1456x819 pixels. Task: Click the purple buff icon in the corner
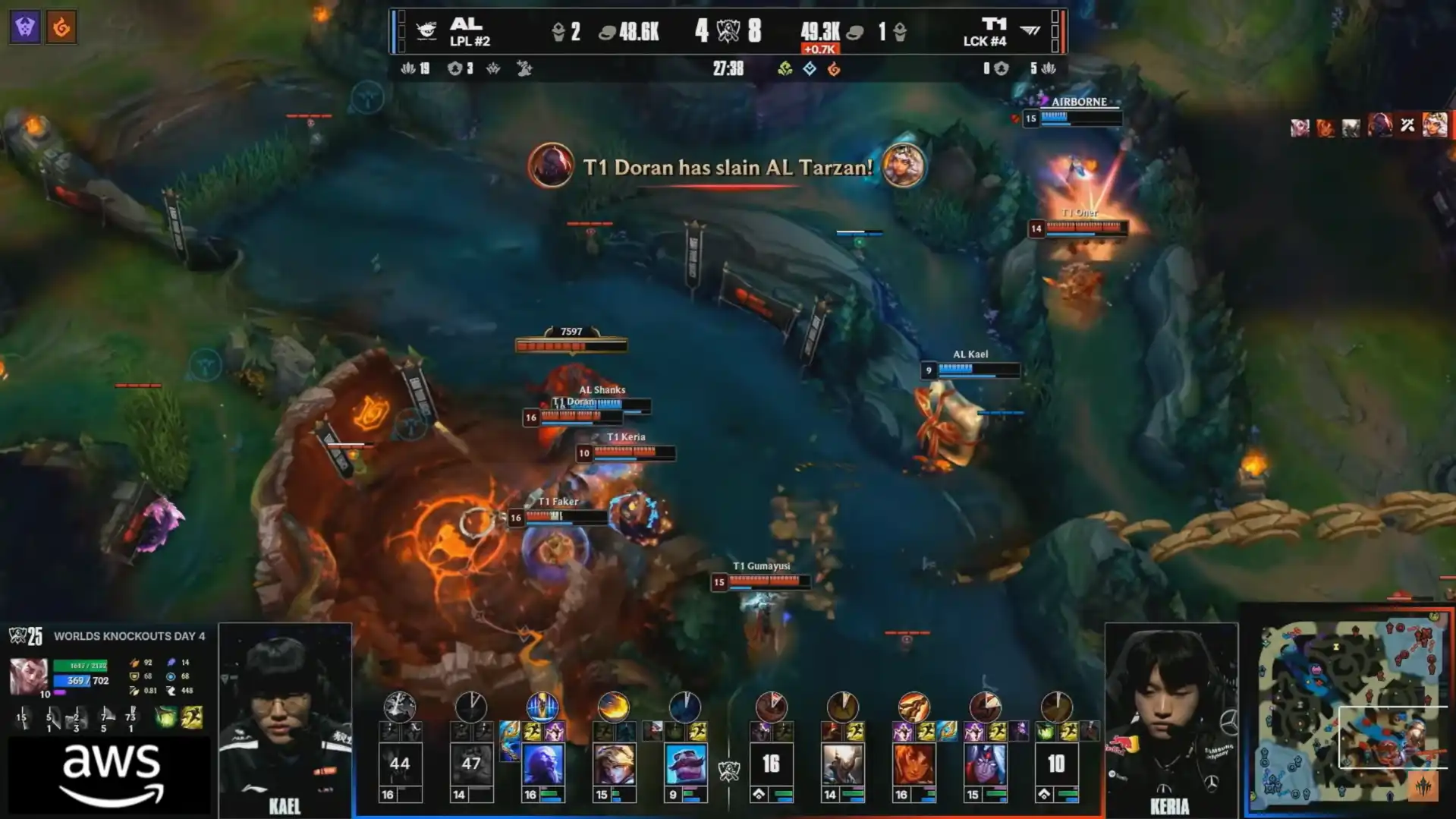pos(25,27)
